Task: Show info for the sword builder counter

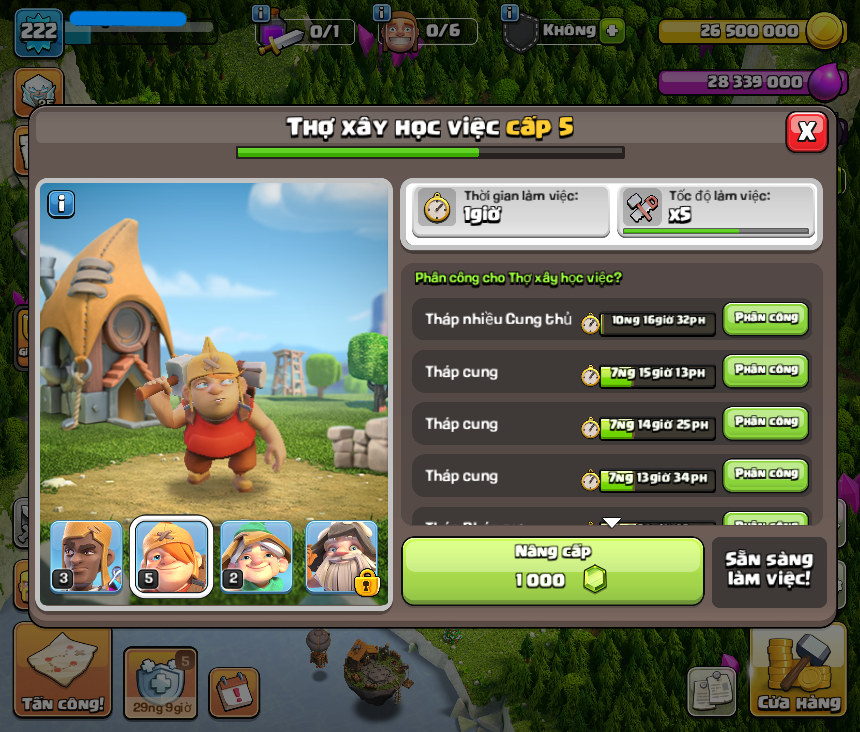Action: tap(262, 13)
